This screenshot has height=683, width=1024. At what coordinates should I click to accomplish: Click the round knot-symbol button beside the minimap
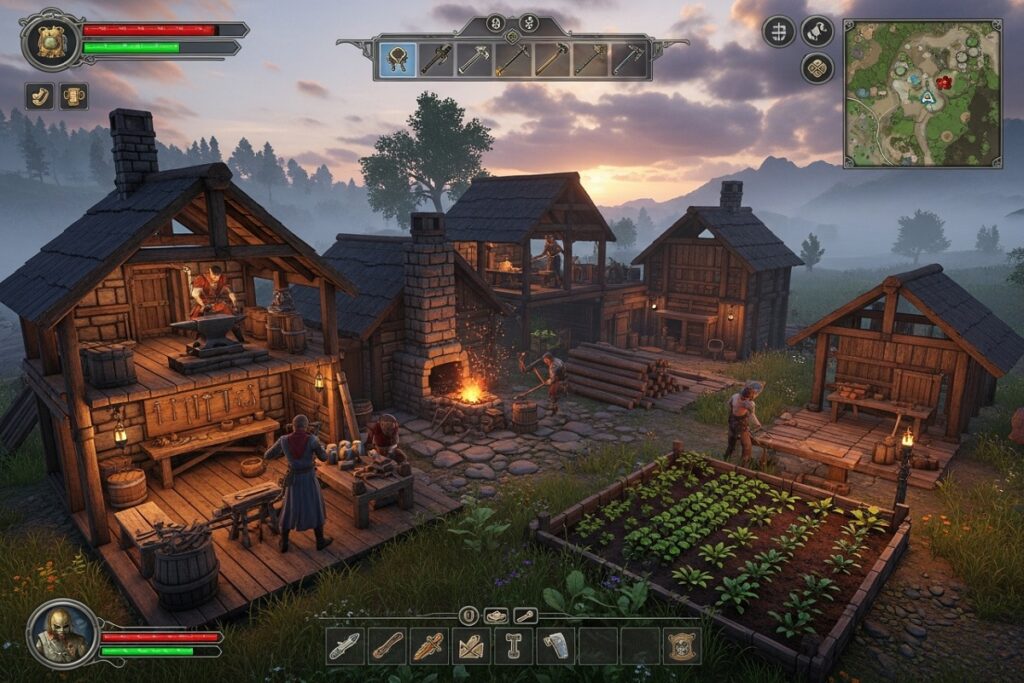click(x=816, y=68)
